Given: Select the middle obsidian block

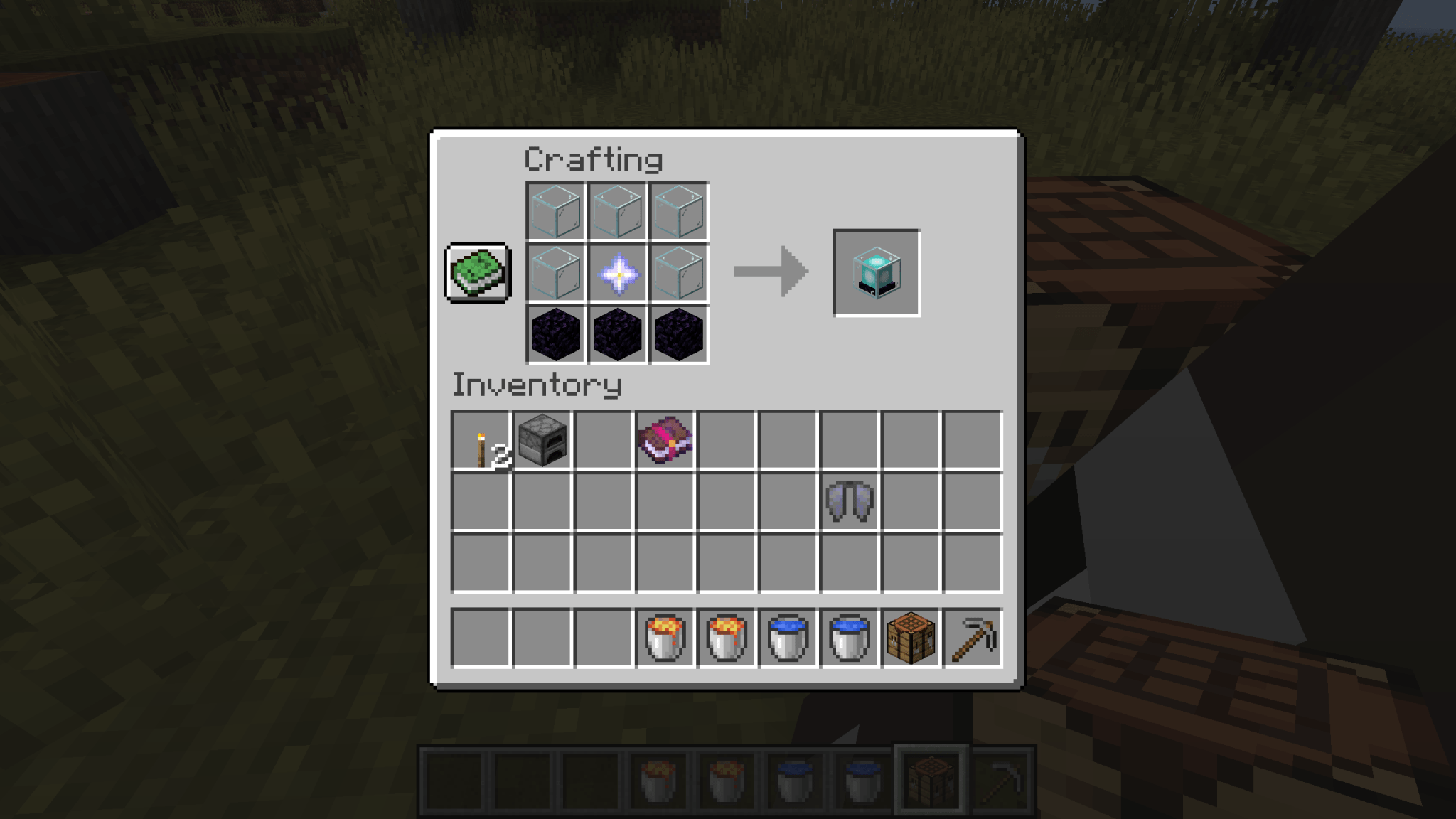Looking at the screenshot, I should (617, 334).
